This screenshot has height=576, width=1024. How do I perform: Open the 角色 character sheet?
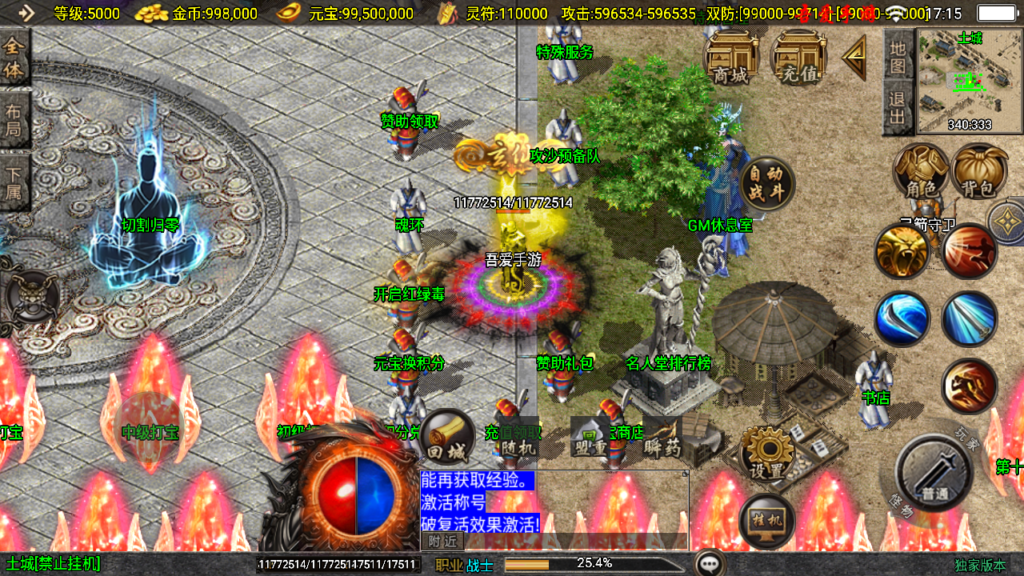coord(921,172)
